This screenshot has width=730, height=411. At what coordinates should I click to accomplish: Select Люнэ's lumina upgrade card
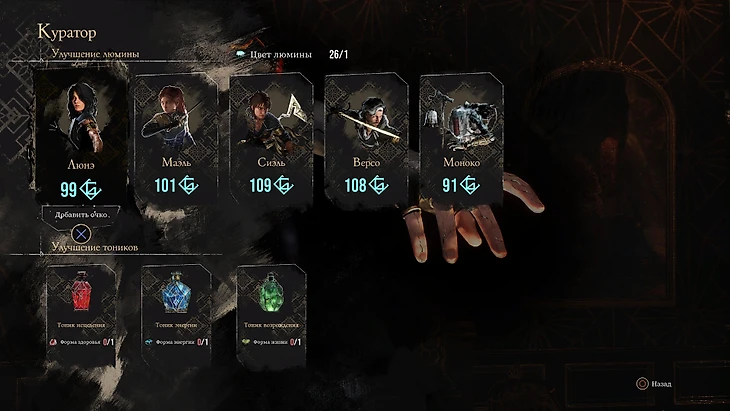coord(80,135)
